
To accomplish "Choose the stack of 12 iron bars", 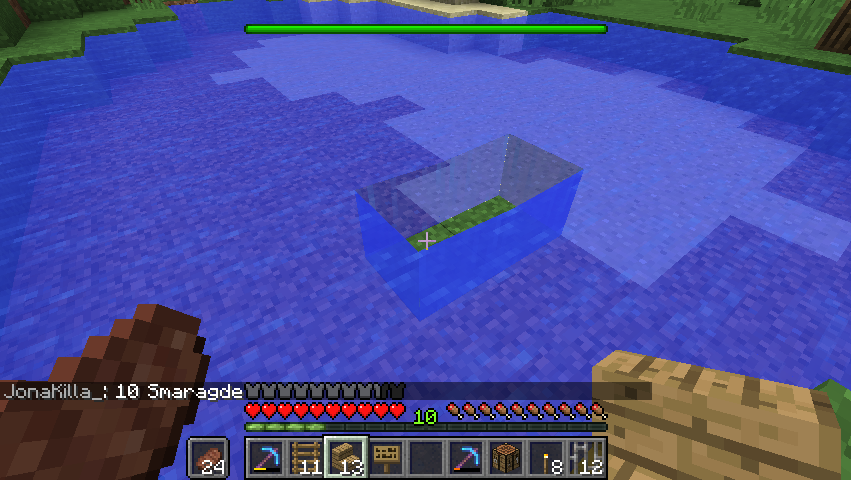I will point(586,458).
